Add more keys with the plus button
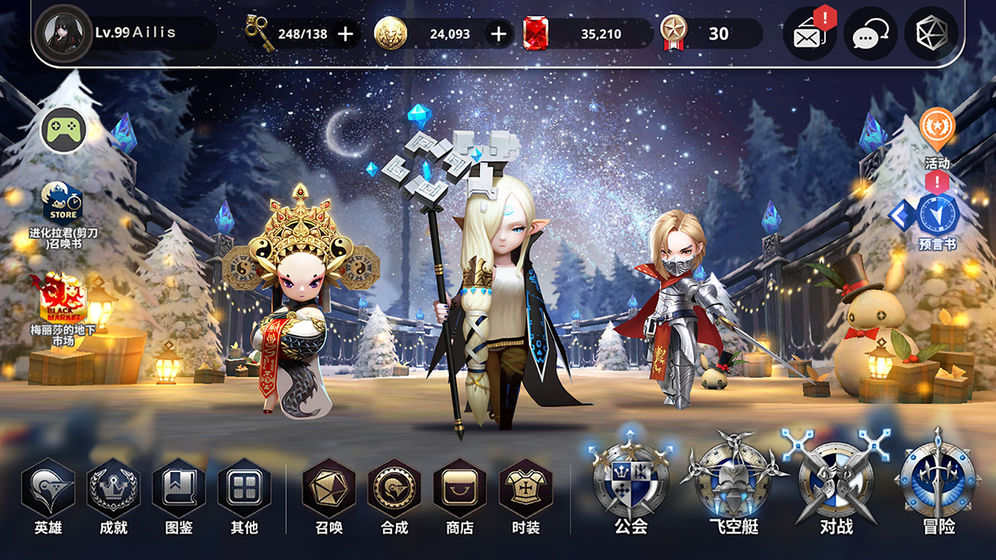Screen dimensions: 996x560 (346, 34)
